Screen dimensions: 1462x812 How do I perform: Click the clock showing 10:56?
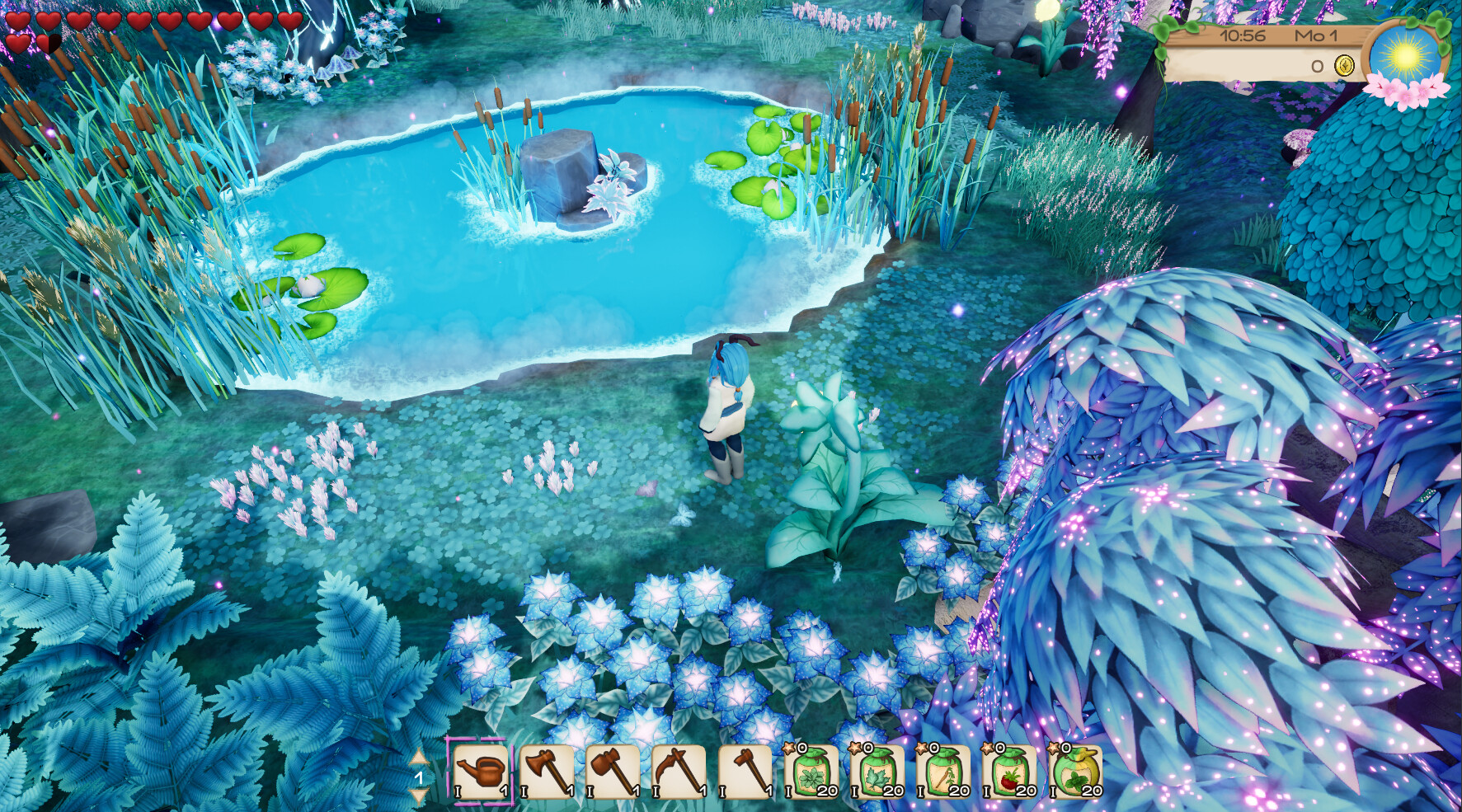1243,35
